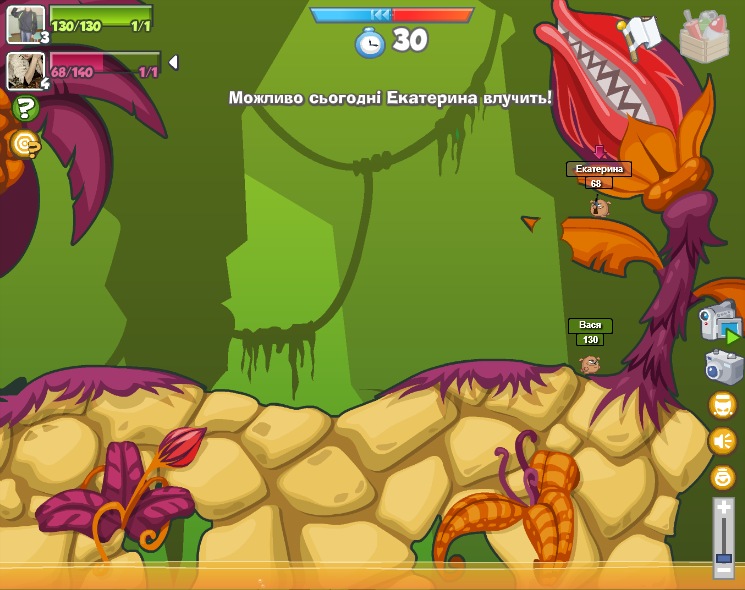Screen dimensions: 745x590
Task: Zoom out with the minus button
Action: 723,571
